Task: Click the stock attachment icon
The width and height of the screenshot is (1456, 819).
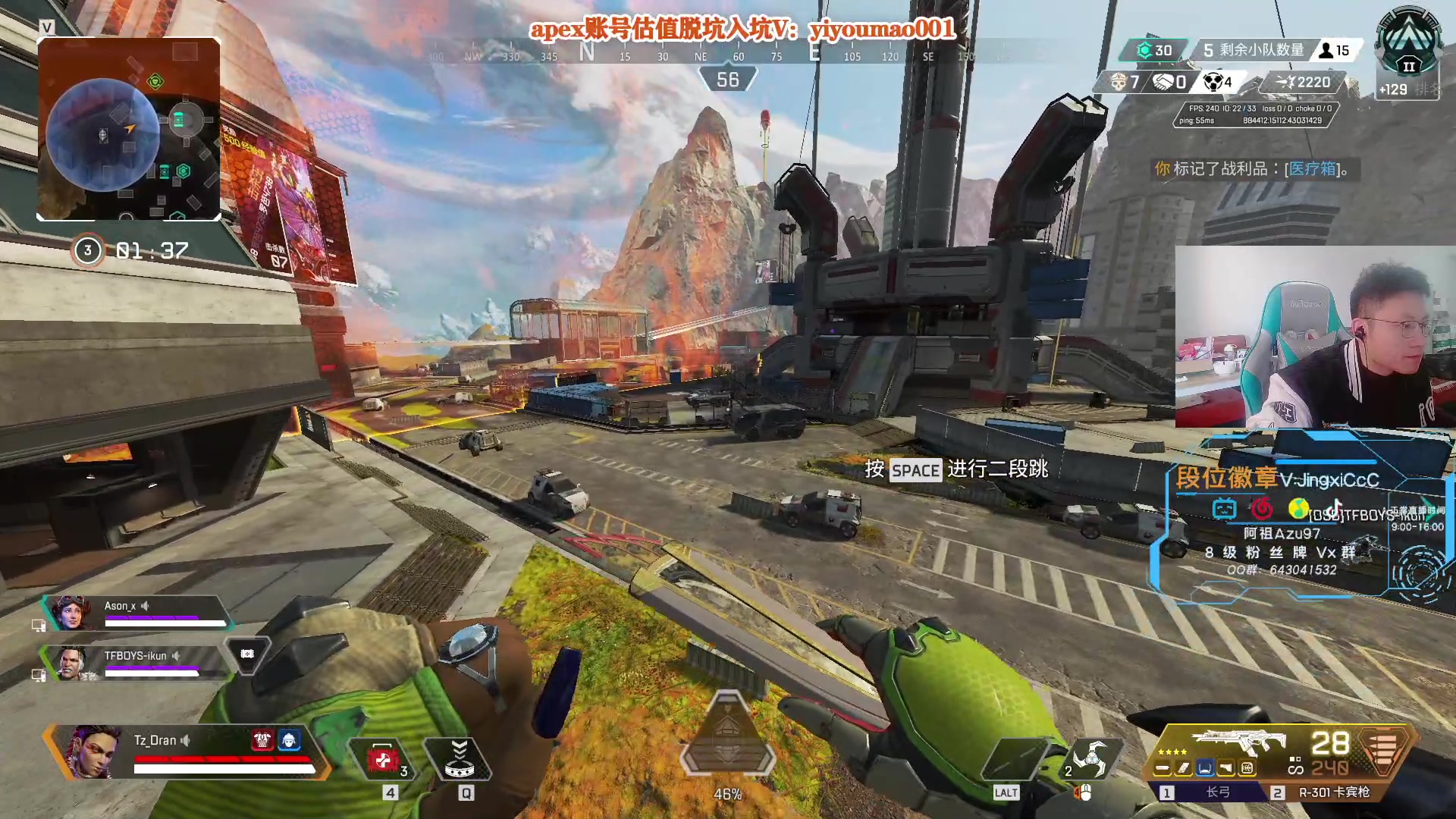Action: (x=1225, y=769)
